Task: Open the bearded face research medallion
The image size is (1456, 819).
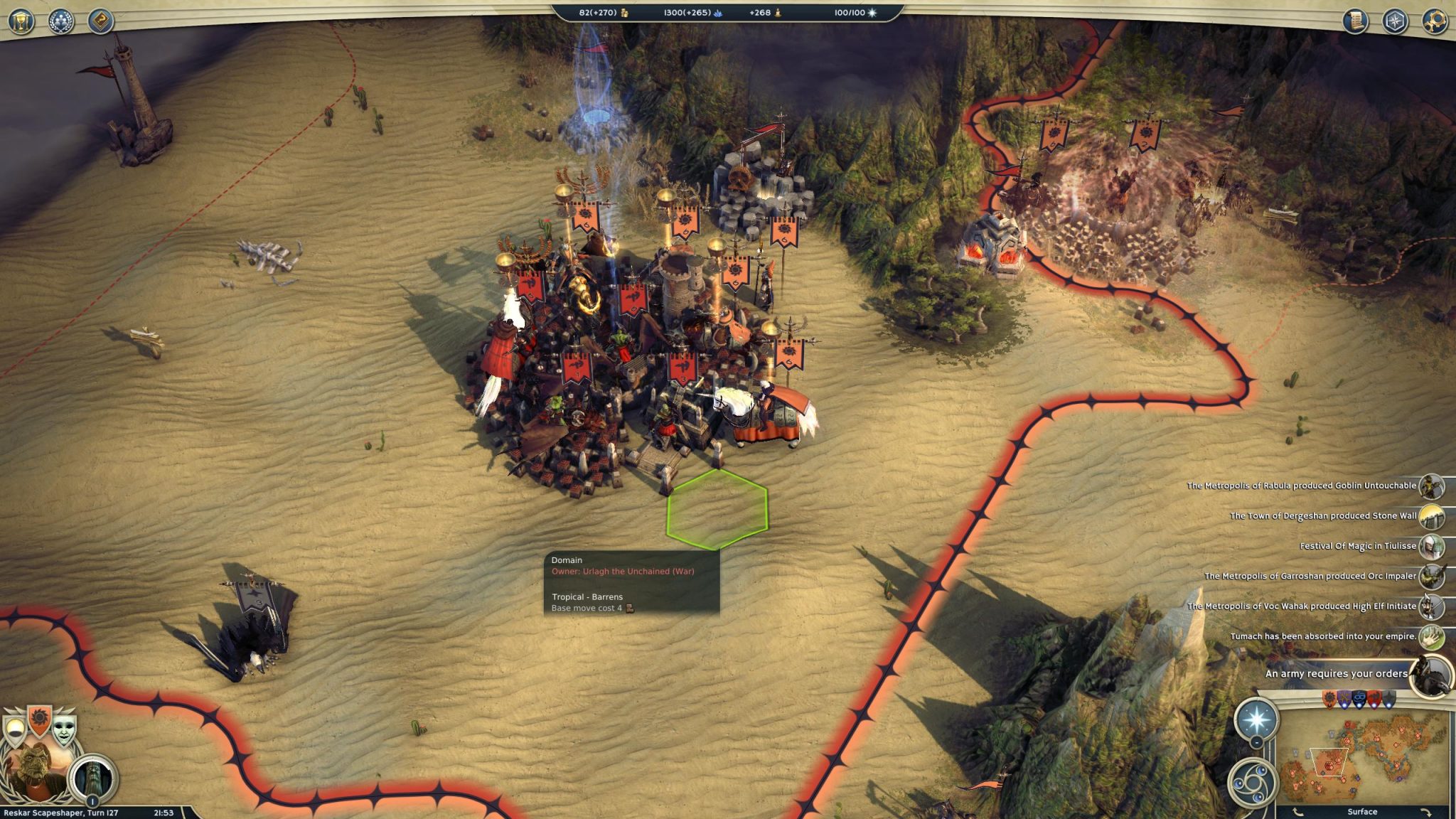Action: (x=93, y=779)
